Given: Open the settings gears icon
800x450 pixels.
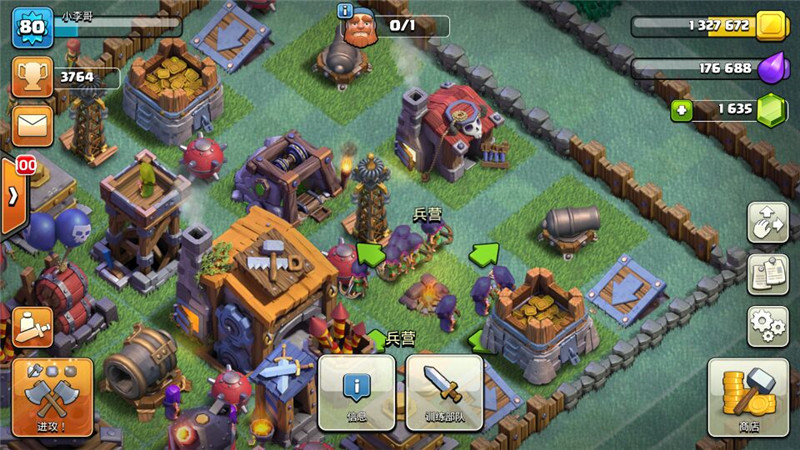Looking at the screenshot, I should (767, 327).
